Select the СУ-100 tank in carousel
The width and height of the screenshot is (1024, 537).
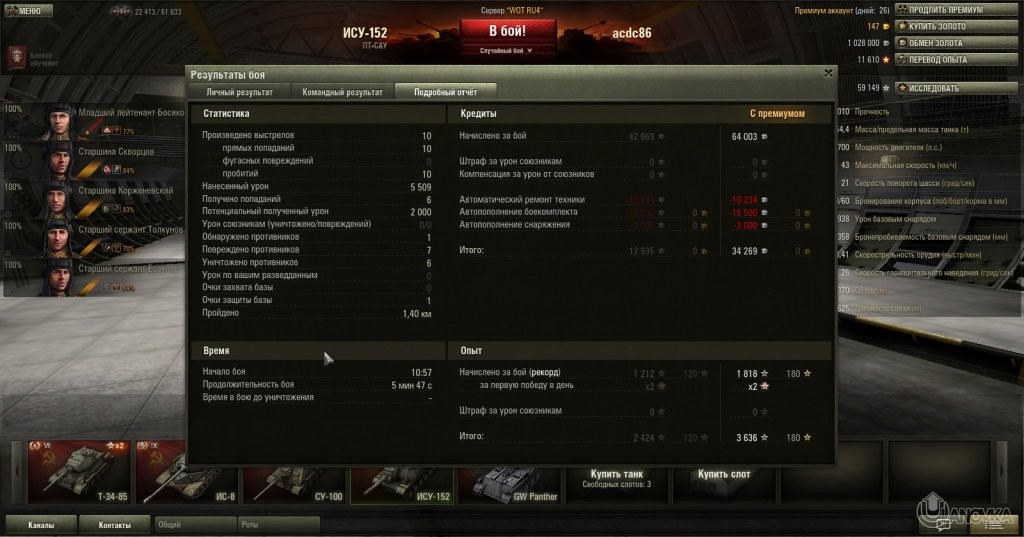pyautogui.click(x=294, y=471)
